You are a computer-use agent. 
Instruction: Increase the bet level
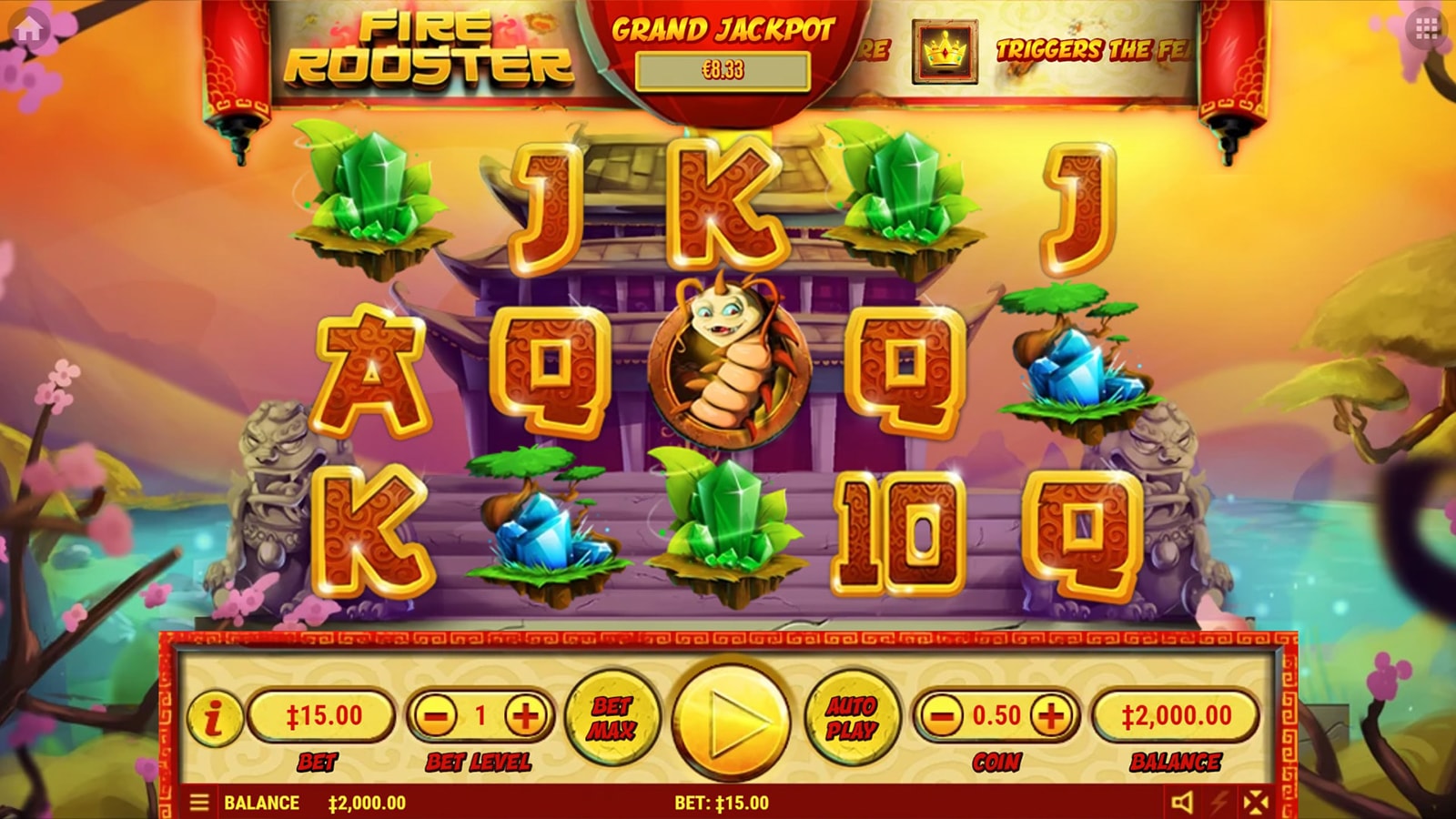[526, 716]
